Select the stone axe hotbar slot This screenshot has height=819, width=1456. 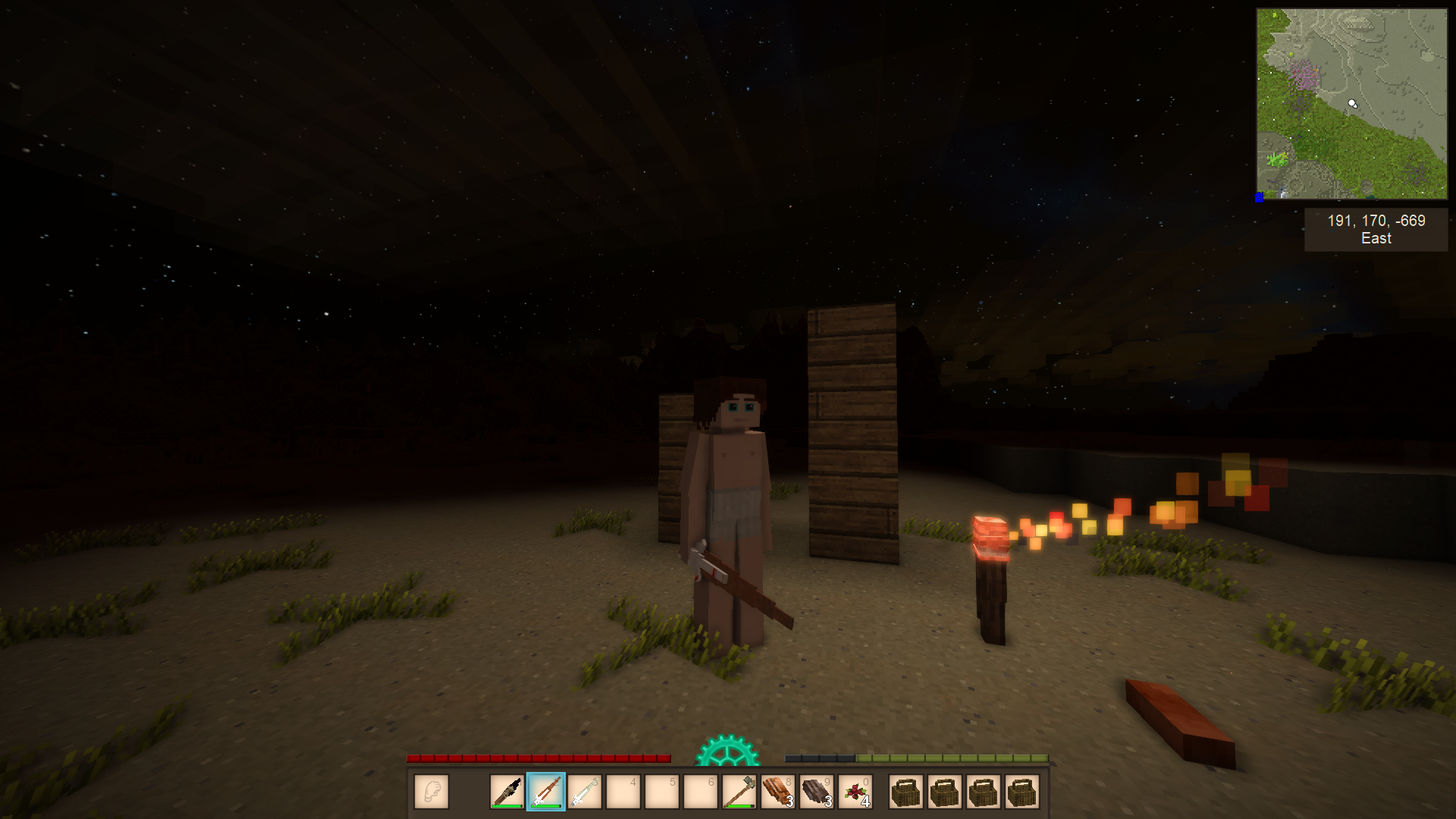[739, 792]
